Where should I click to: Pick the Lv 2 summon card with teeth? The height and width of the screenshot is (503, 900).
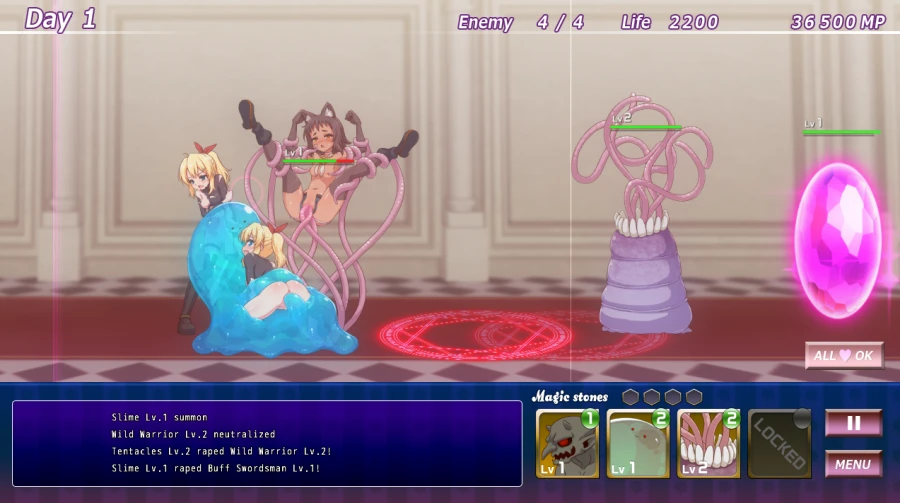point(708,443)
